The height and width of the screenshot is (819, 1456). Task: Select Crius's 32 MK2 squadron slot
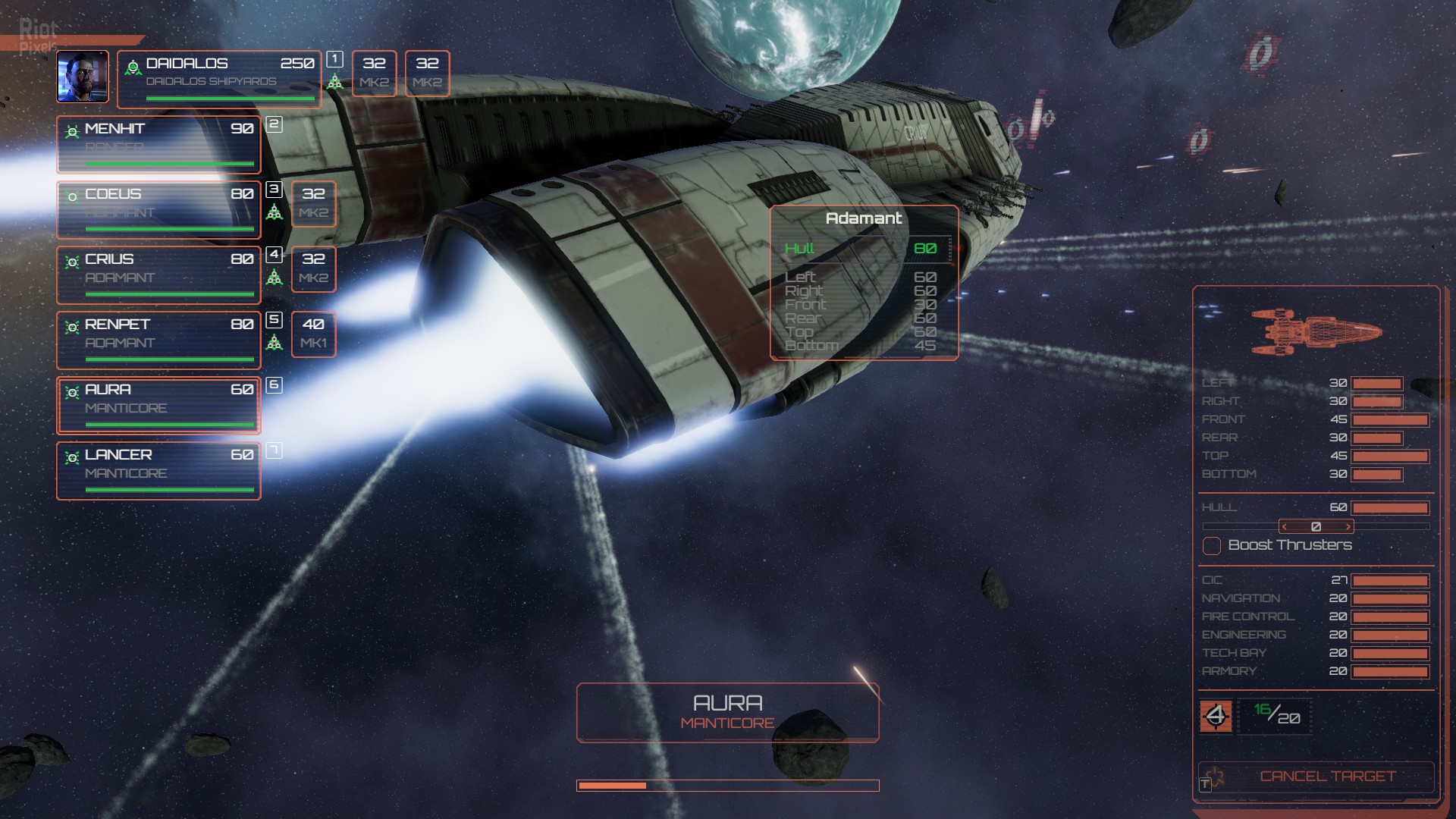pos(313,268)
